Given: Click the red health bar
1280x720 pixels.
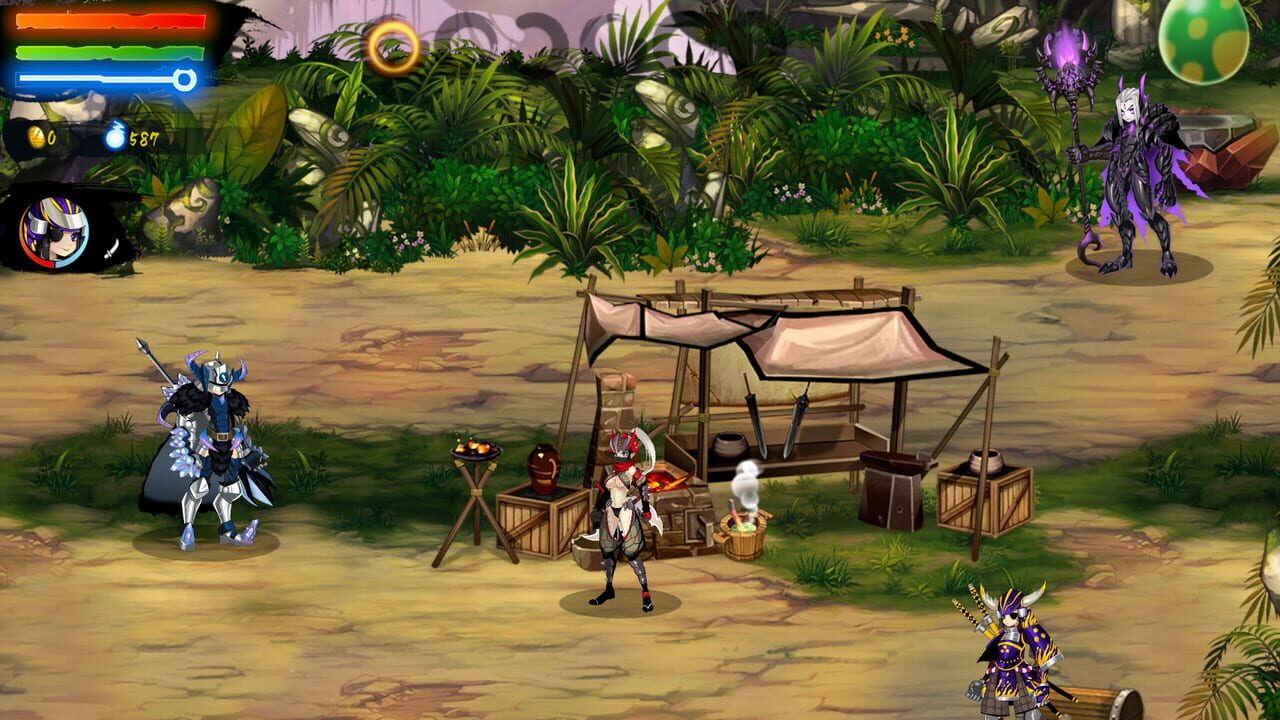Looking at the screenshot, I should pyautogui.click(x=110, y=23).
